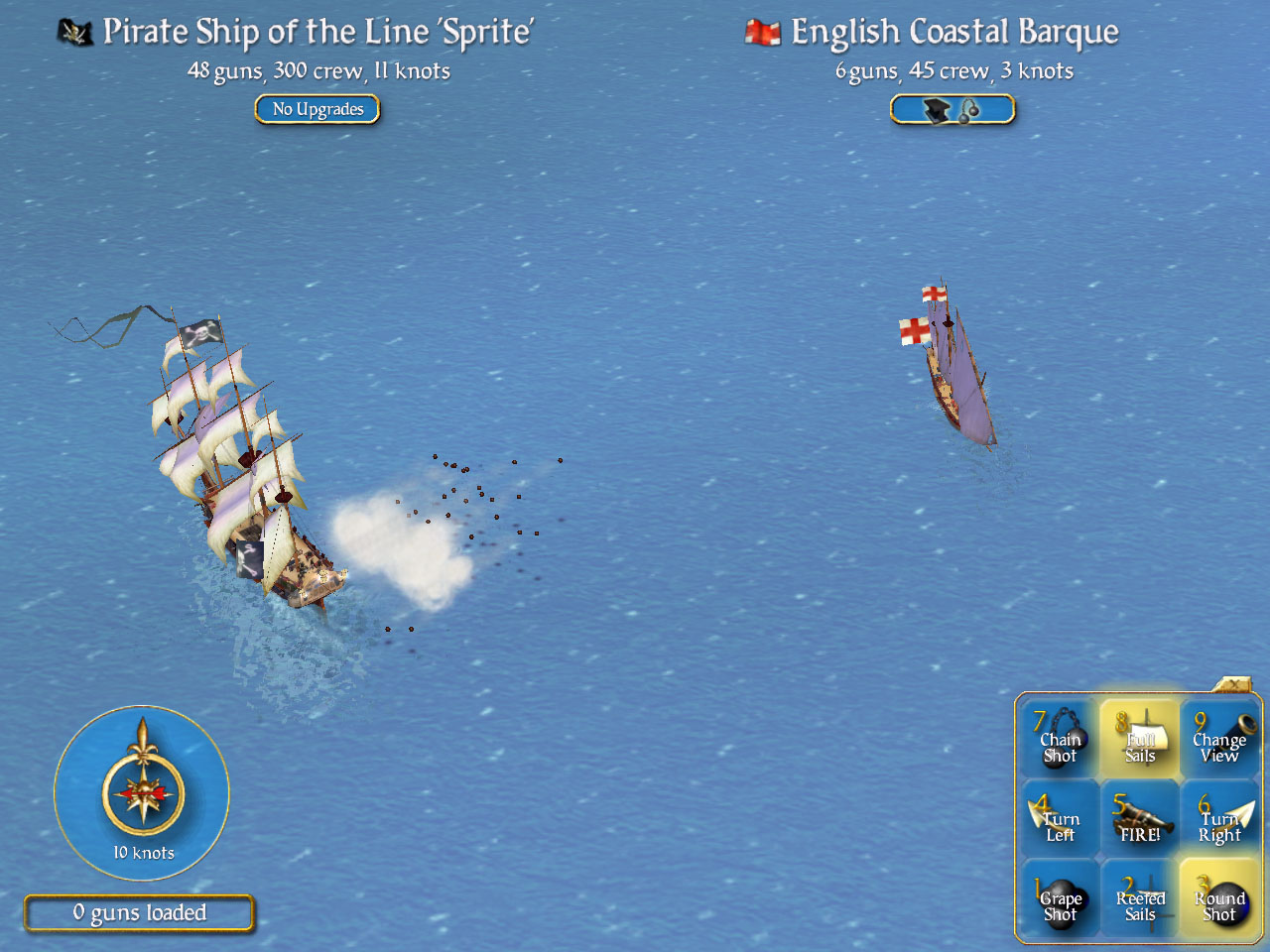This screenshot has height=952, width=1270.
Task: Collapse the command pad using its corner tab
Action: [1233, 684]
